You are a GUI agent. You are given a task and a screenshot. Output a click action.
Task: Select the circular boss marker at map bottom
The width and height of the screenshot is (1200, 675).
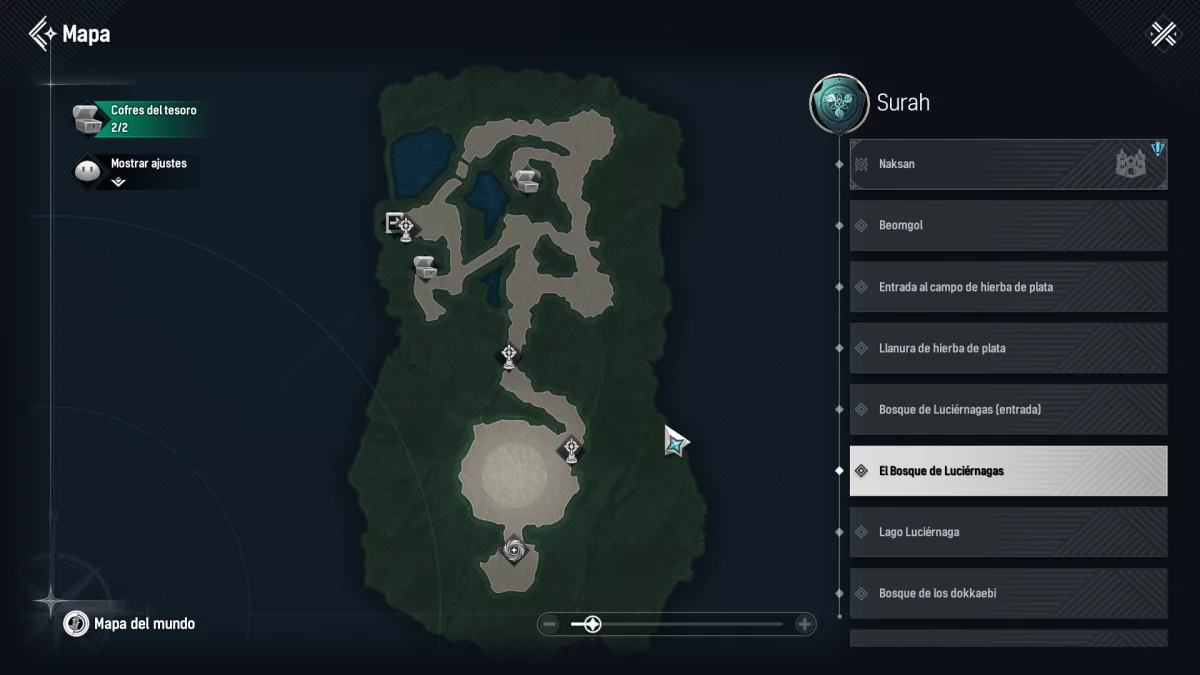(x=514, y=549)
